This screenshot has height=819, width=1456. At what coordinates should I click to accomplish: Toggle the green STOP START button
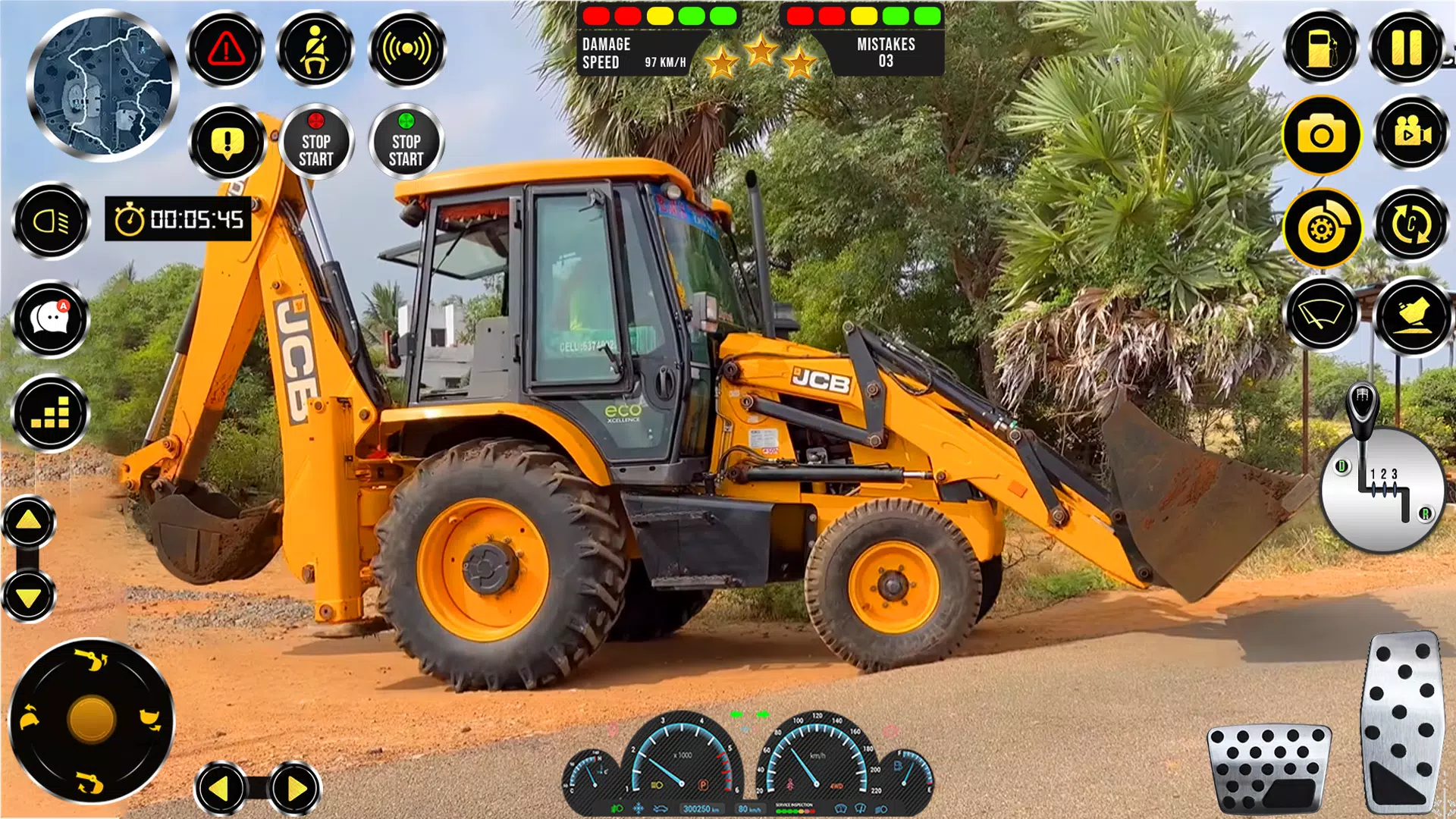[406, 141]
